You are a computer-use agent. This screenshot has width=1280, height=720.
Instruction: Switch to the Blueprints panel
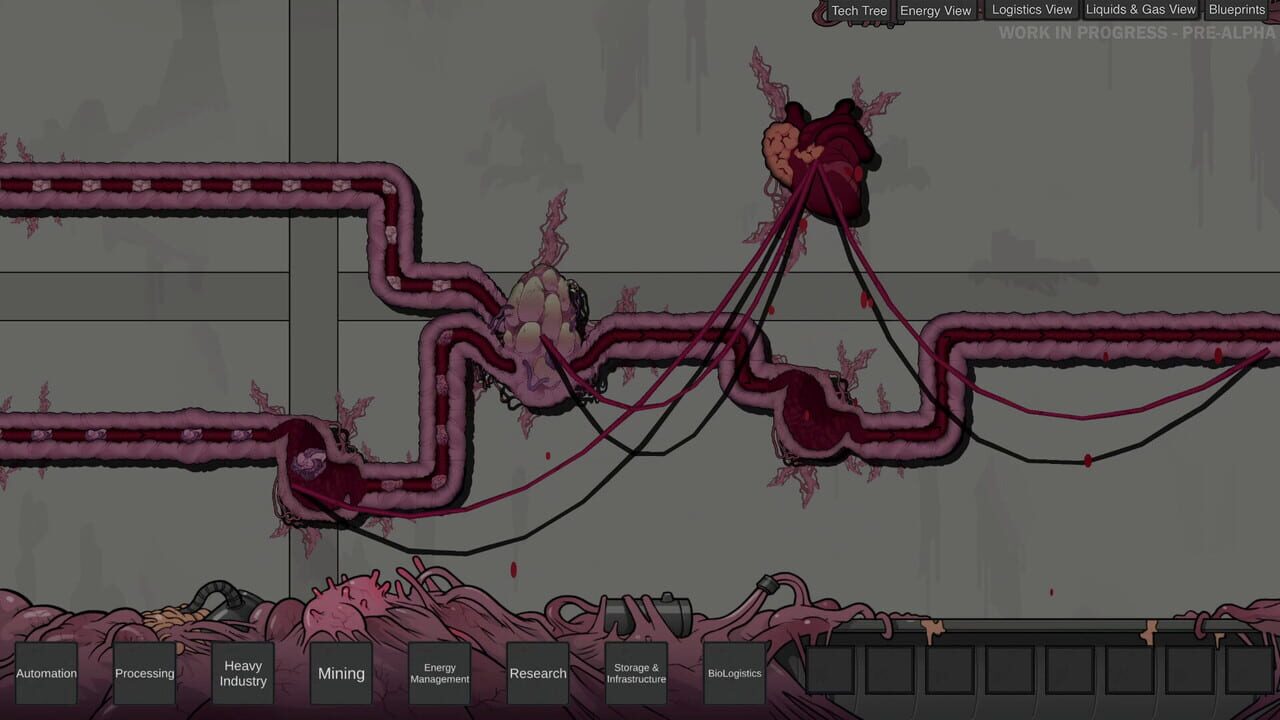[x=1236, y=9]
